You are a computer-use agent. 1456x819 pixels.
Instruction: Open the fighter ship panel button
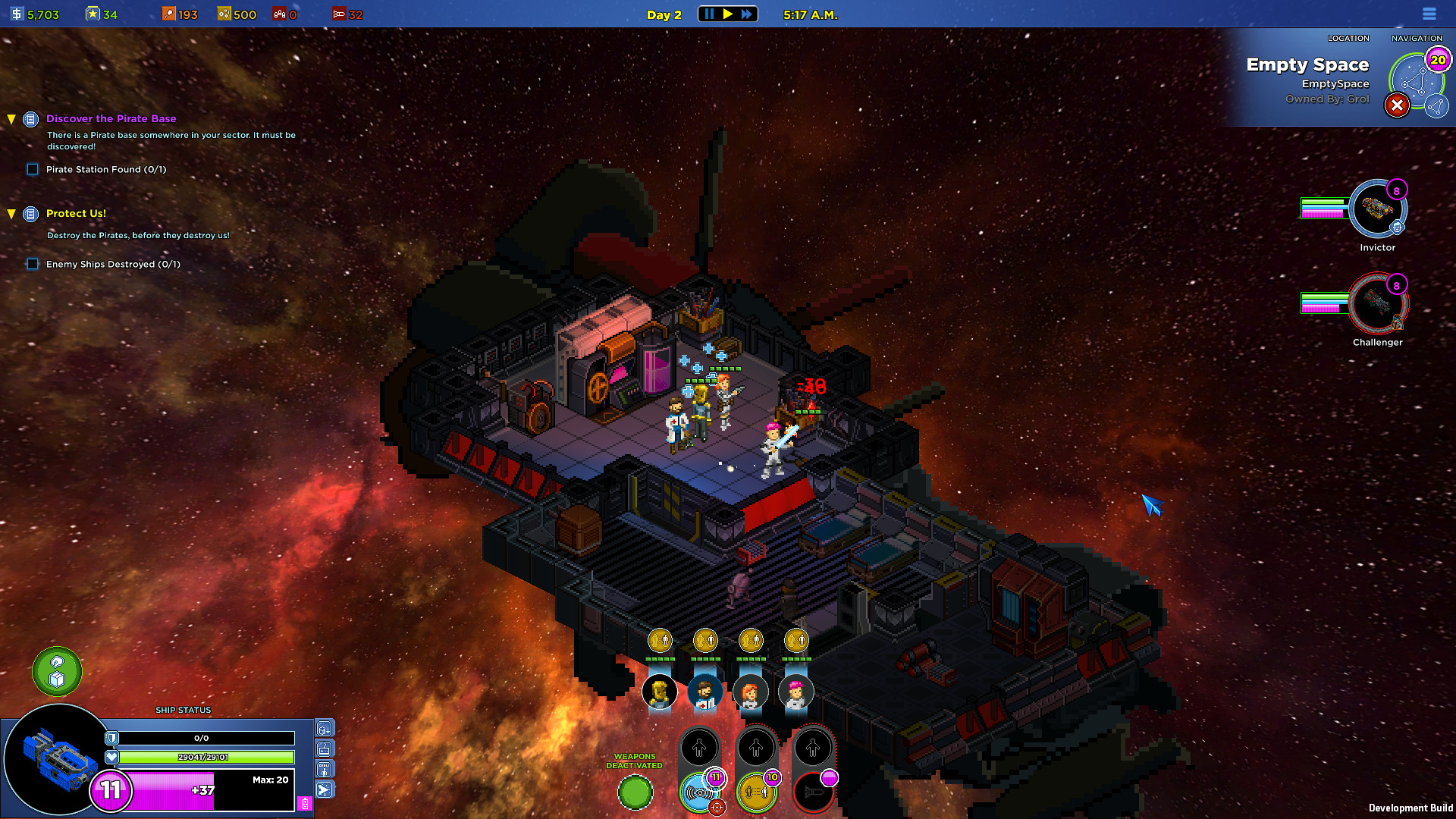click(x=325, y=790)
